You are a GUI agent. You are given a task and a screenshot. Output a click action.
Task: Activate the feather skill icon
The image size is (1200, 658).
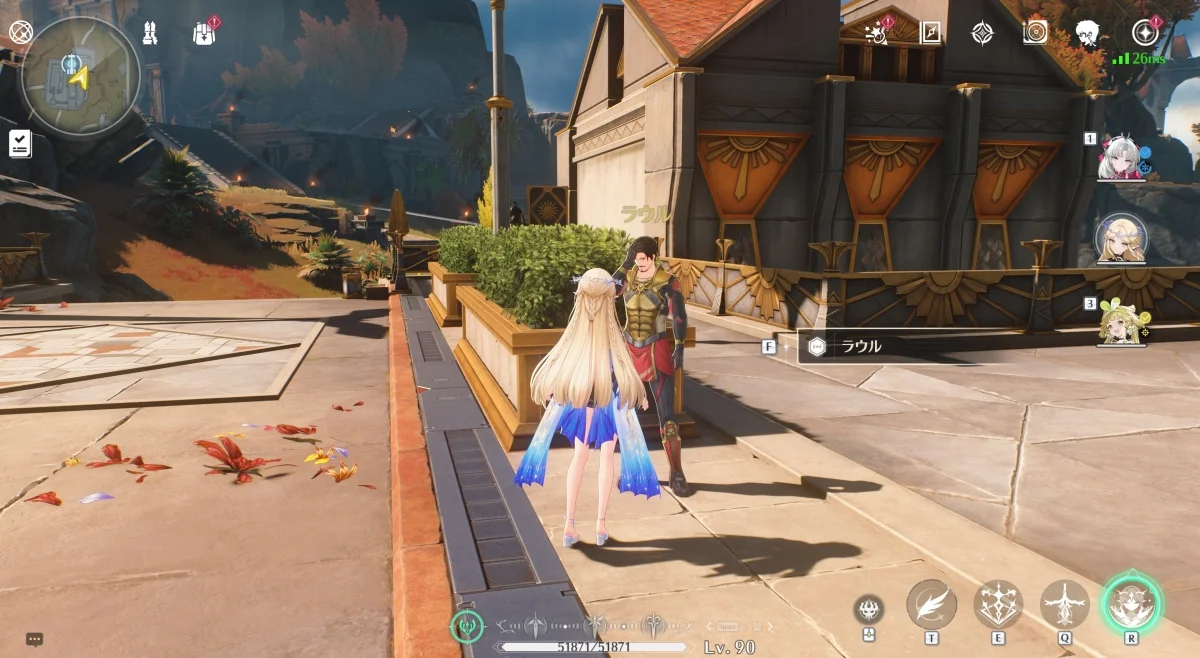pos(931,604)
